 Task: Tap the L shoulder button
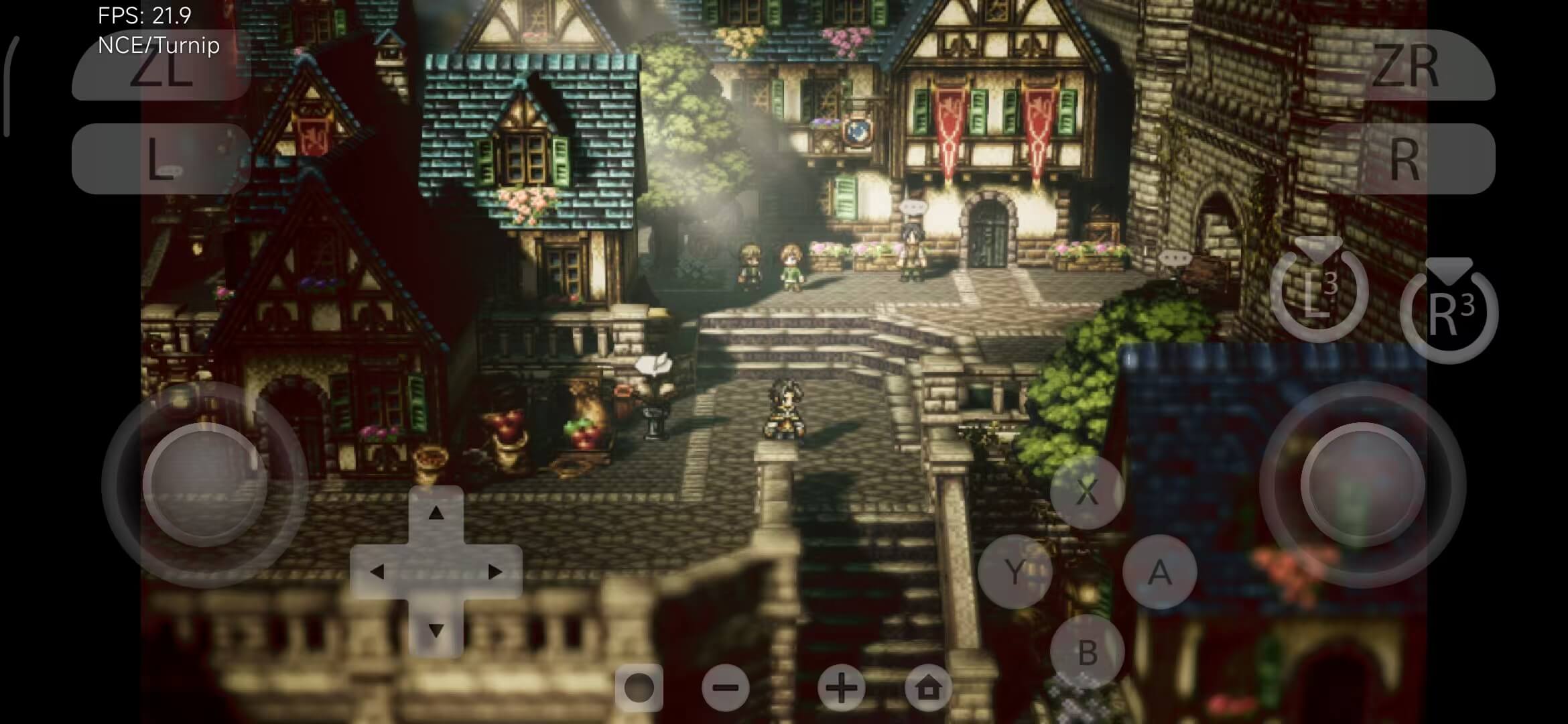click(161, 159)
